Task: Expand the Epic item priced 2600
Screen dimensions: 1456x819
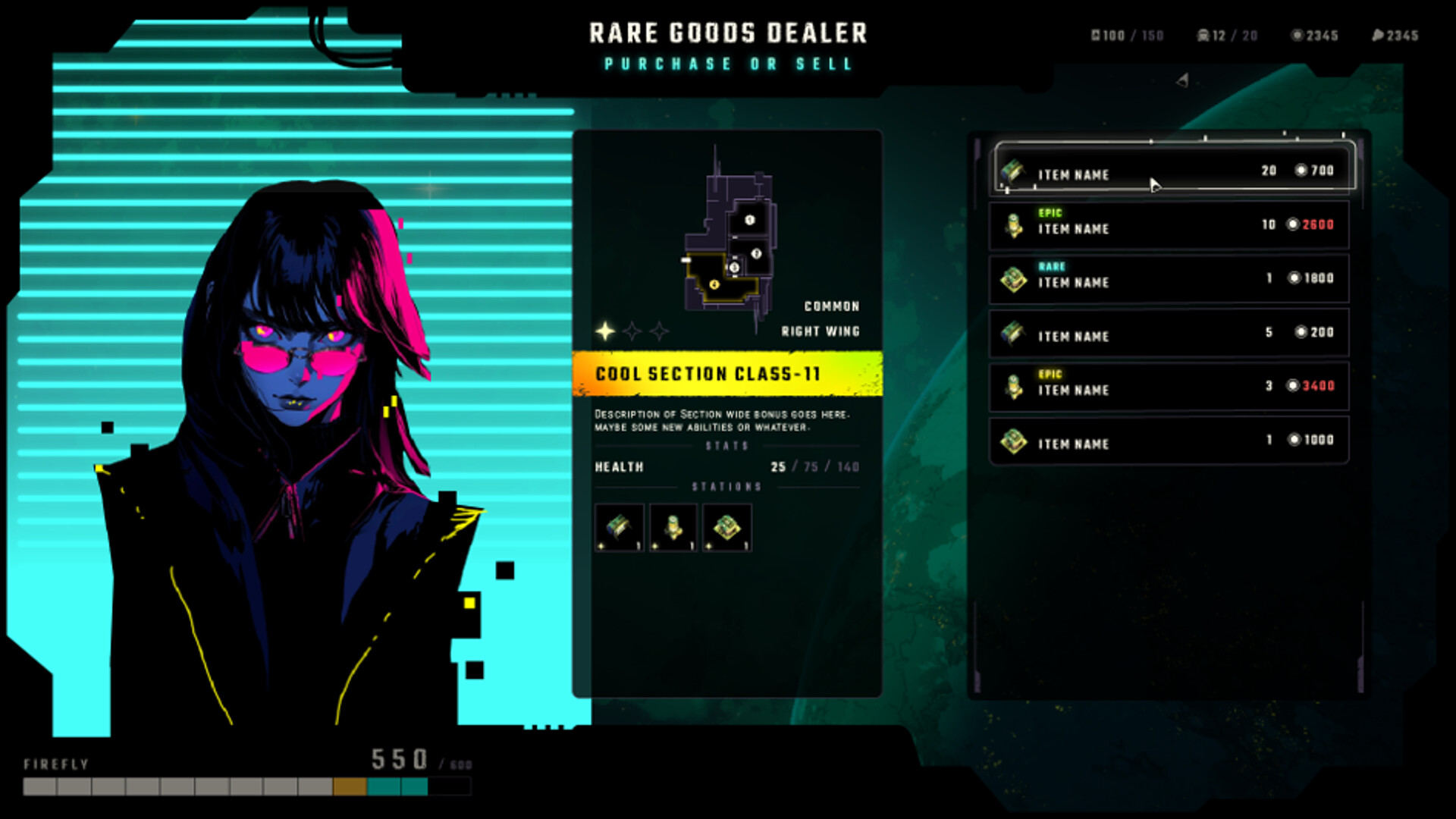Action: [x=1168, y=224]
